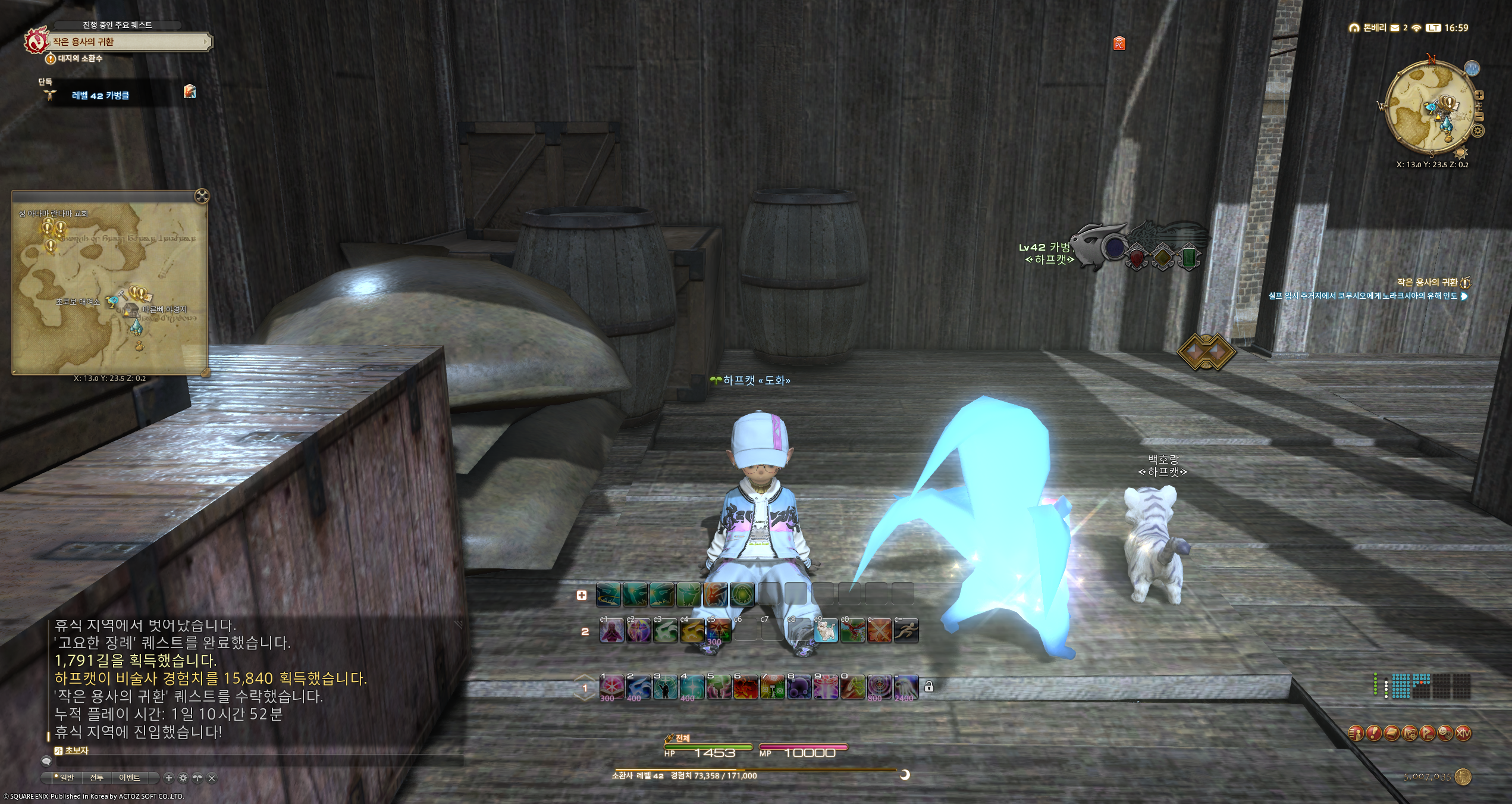1512x804 pixels.
Task: Open the 작은 용사의 귀환 main quest entry
Action: (130, 42)
